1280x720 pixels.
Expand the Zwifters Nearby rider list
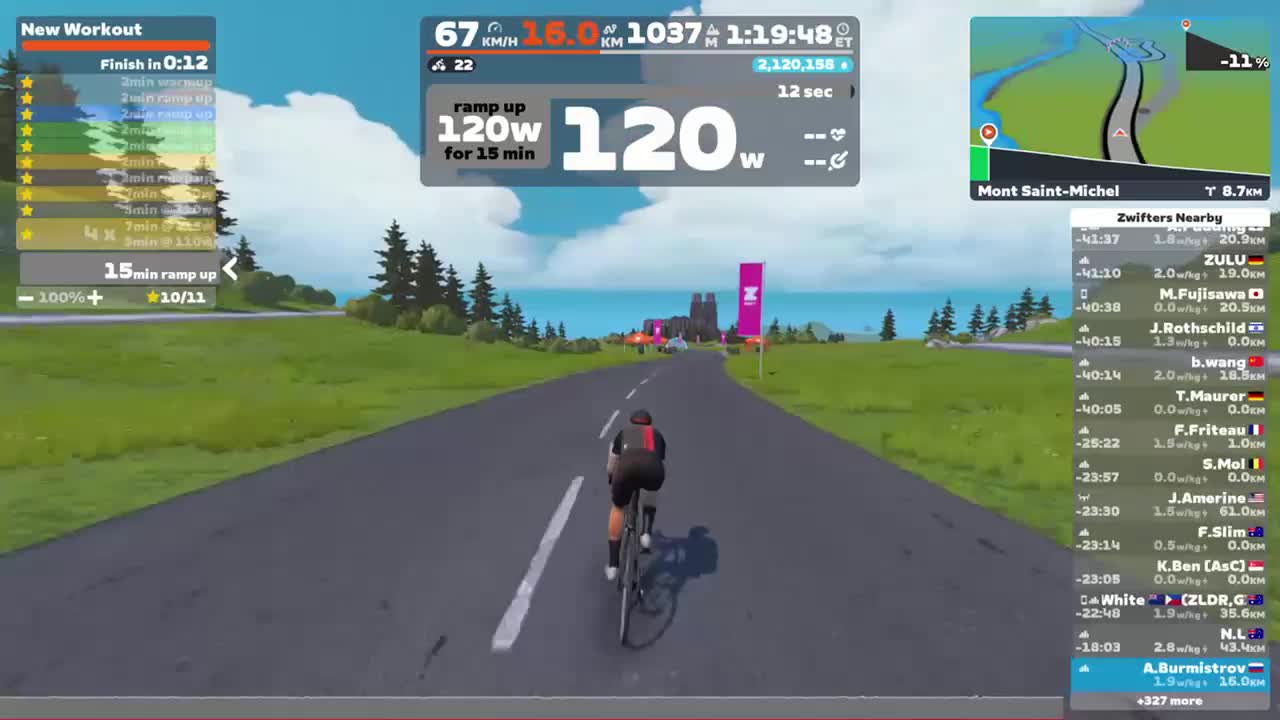(1170, 217)
